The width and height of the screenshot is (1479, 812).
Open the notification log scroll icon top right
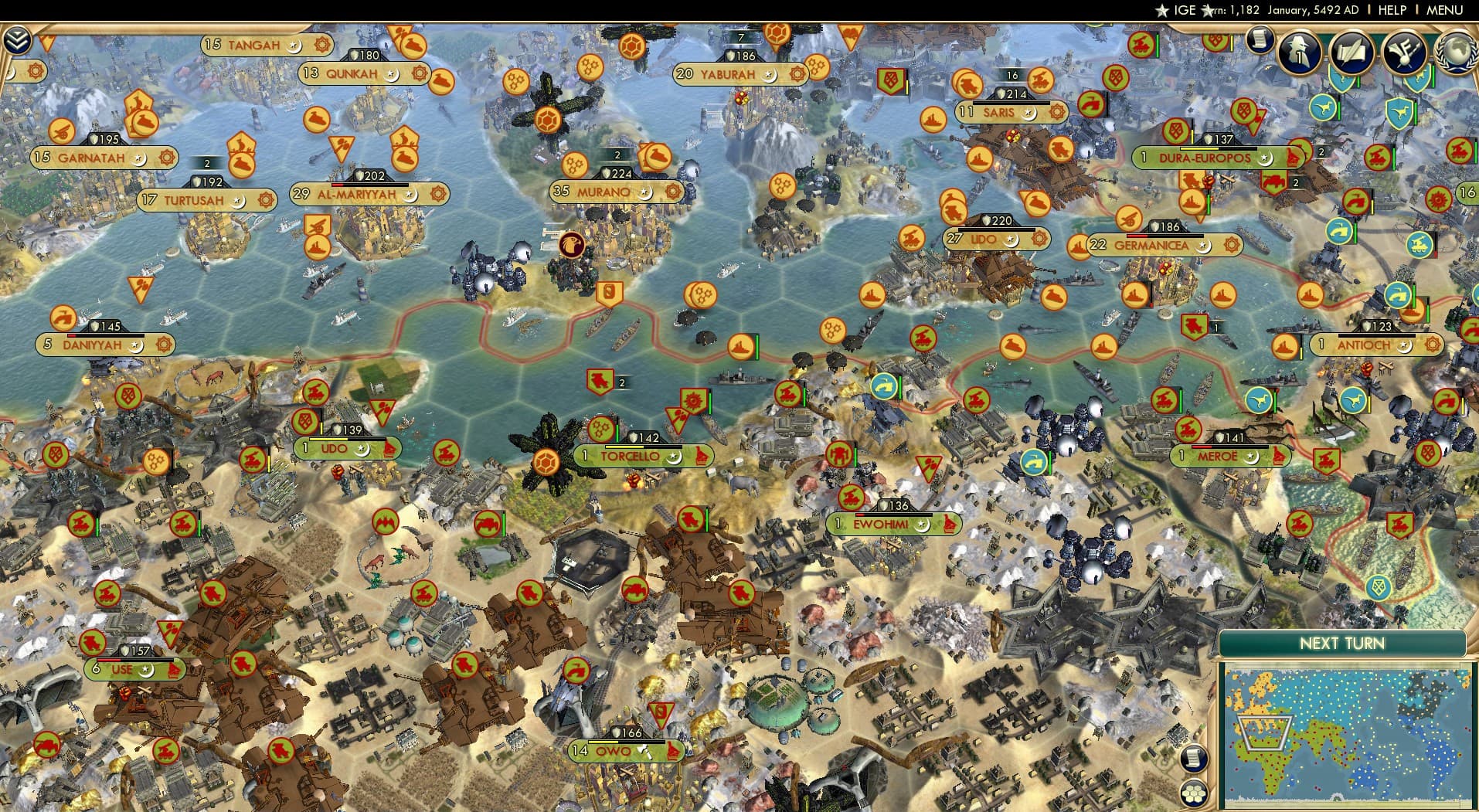pos(1259,43)
